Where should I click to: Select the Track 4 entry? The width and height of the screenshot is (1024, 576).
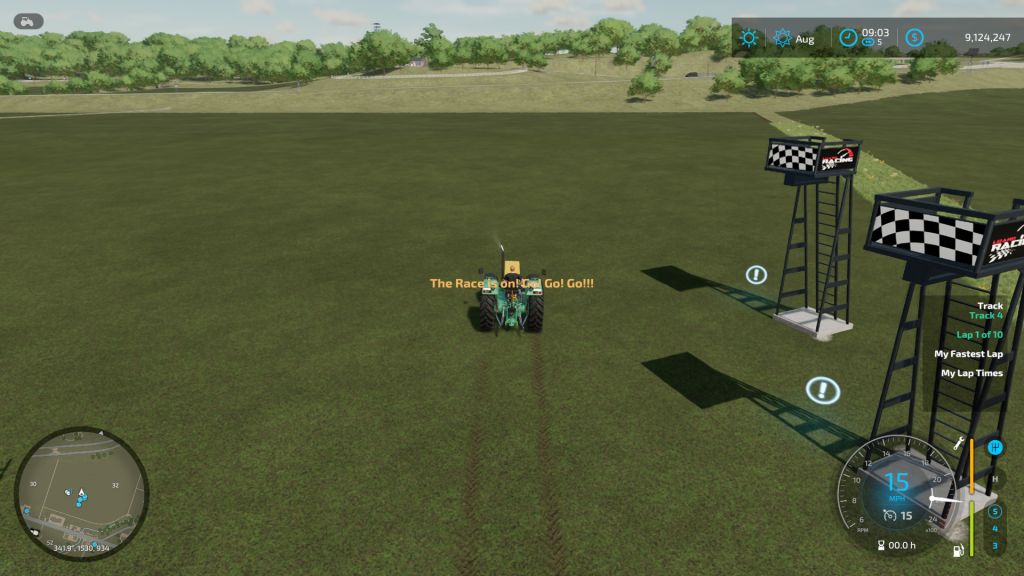pyautogui.click(x=985, y=316)
